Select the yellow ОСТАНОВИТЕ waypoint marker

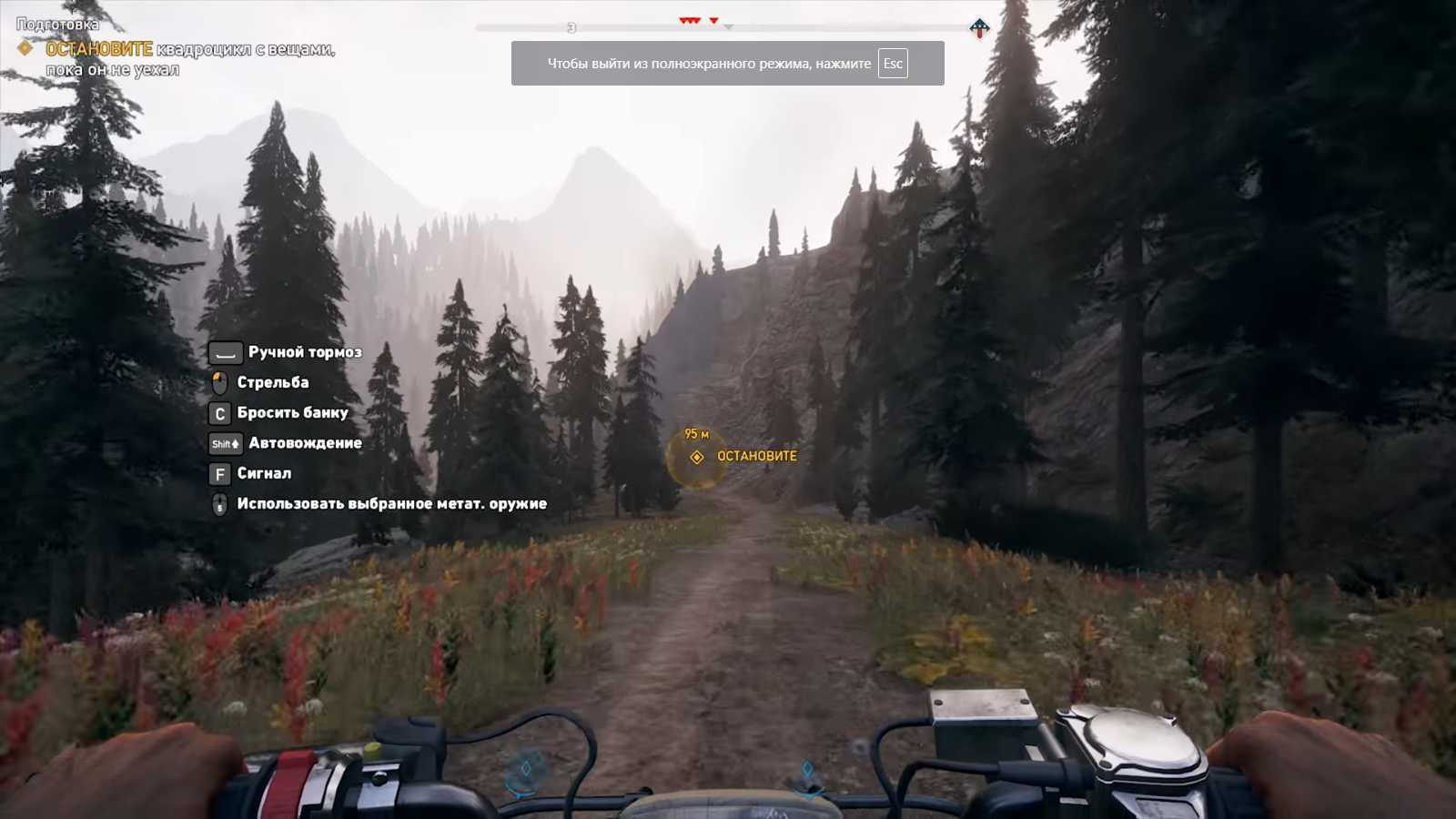click(697, 457)
